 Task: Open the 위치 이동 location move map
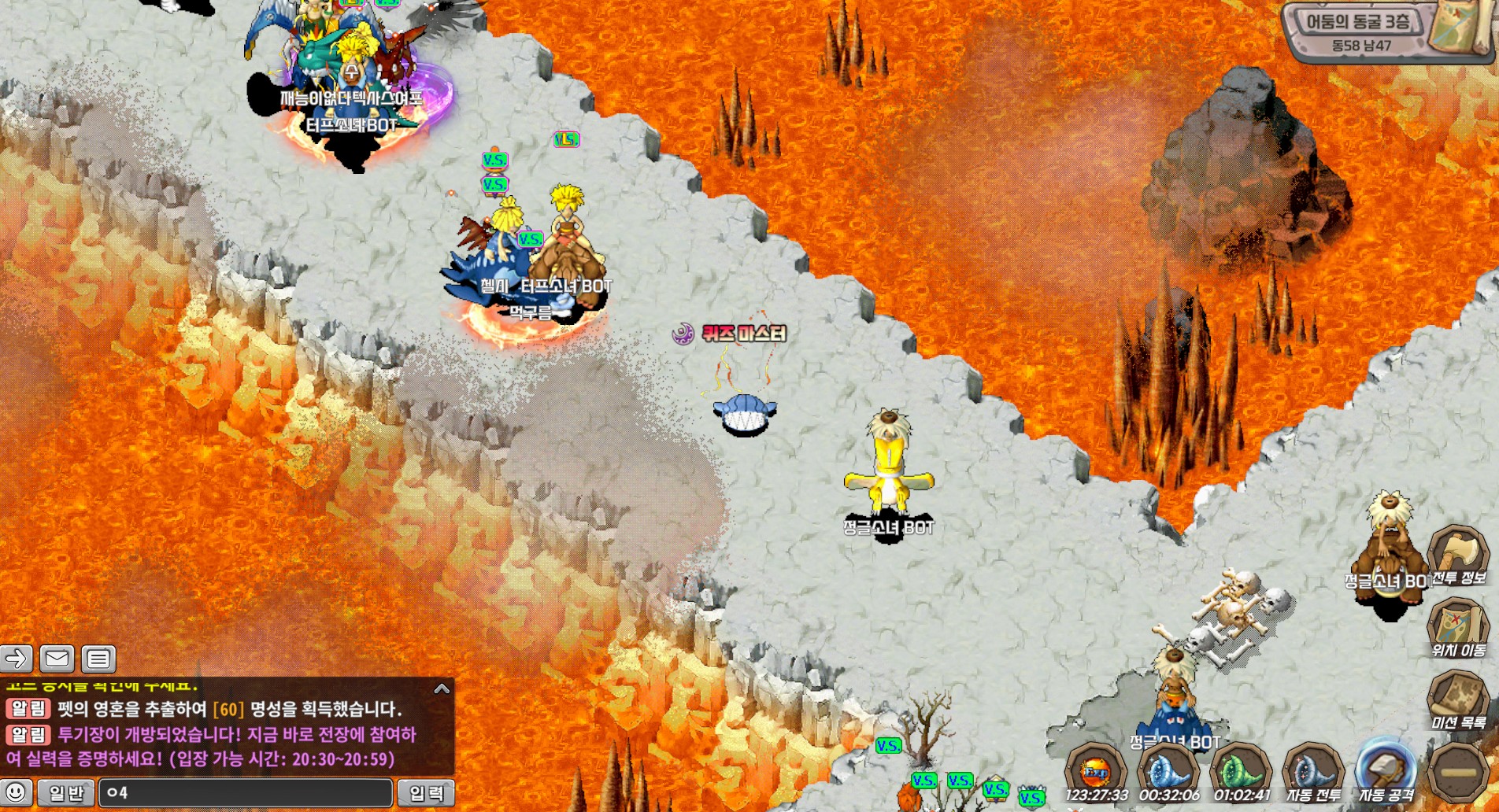point(1457,627)
